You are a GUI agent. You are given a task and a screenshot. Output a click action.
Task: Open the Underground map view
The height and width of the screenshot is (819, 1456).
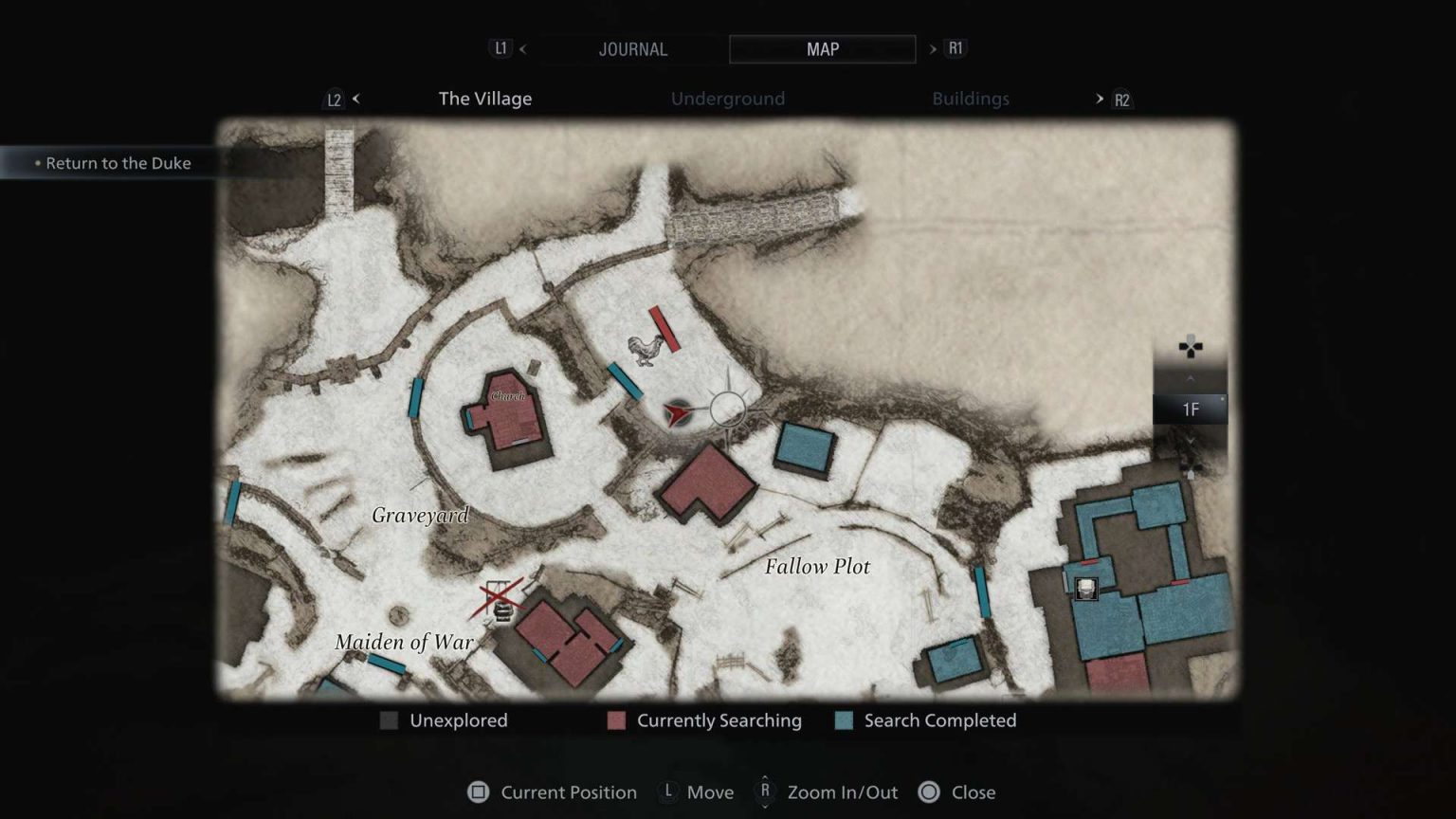728,98
